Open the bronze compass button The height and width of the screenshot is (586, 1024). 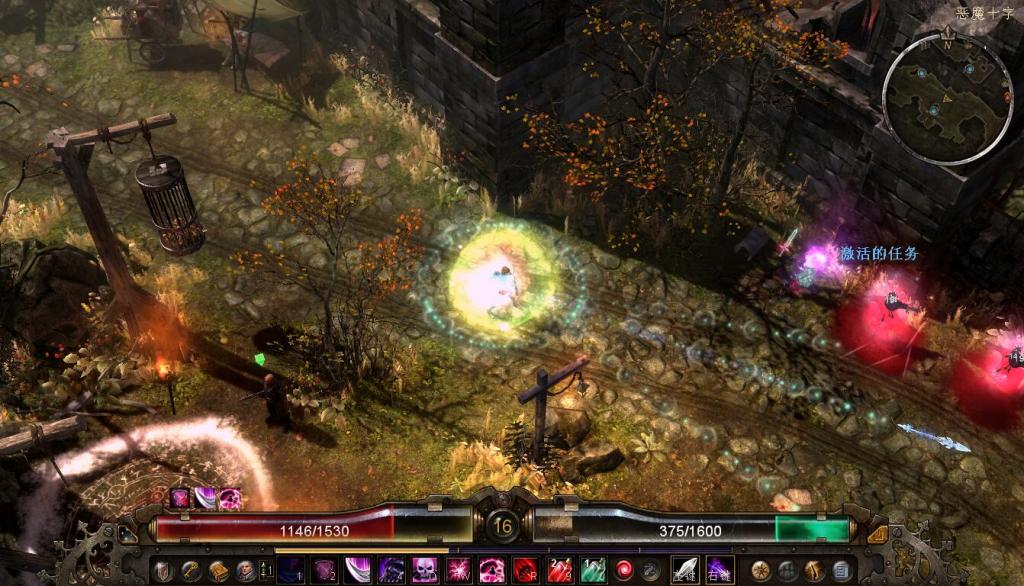761,571
